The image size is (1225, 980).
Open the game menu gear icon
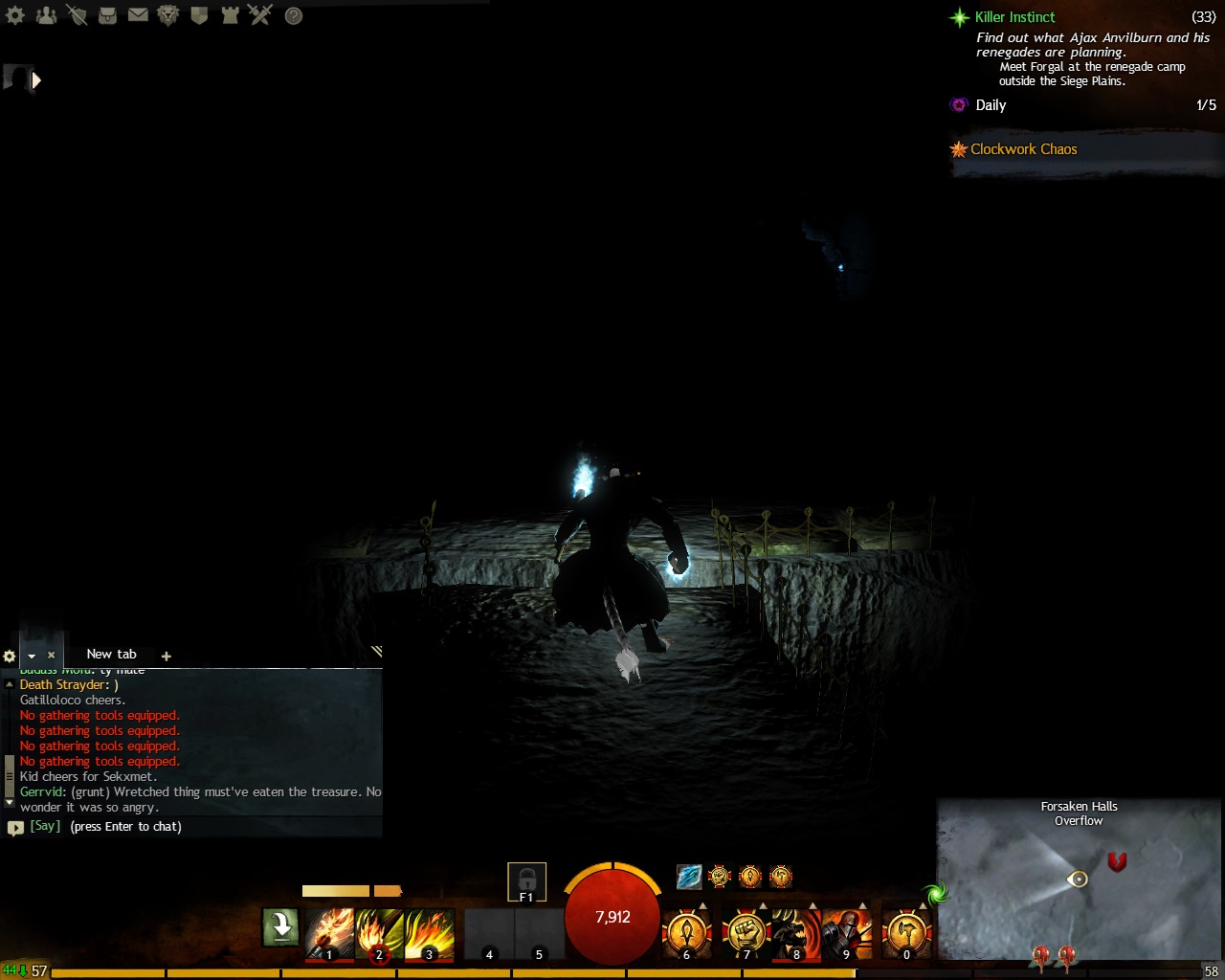point(15,15)
